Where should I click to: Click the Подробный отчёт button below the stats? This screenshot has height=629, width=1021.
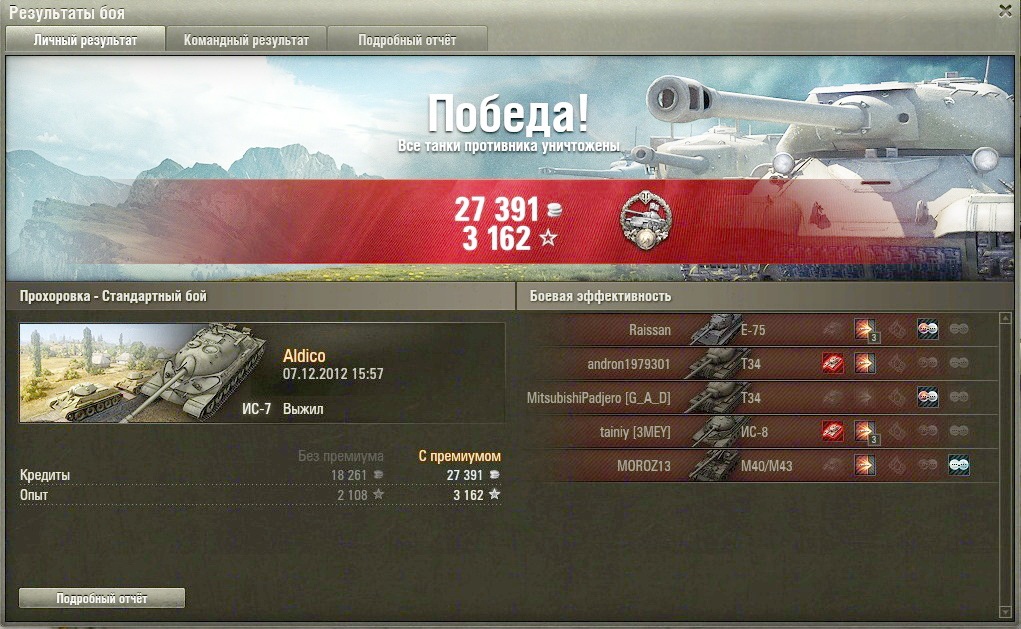tap(102, 598)
